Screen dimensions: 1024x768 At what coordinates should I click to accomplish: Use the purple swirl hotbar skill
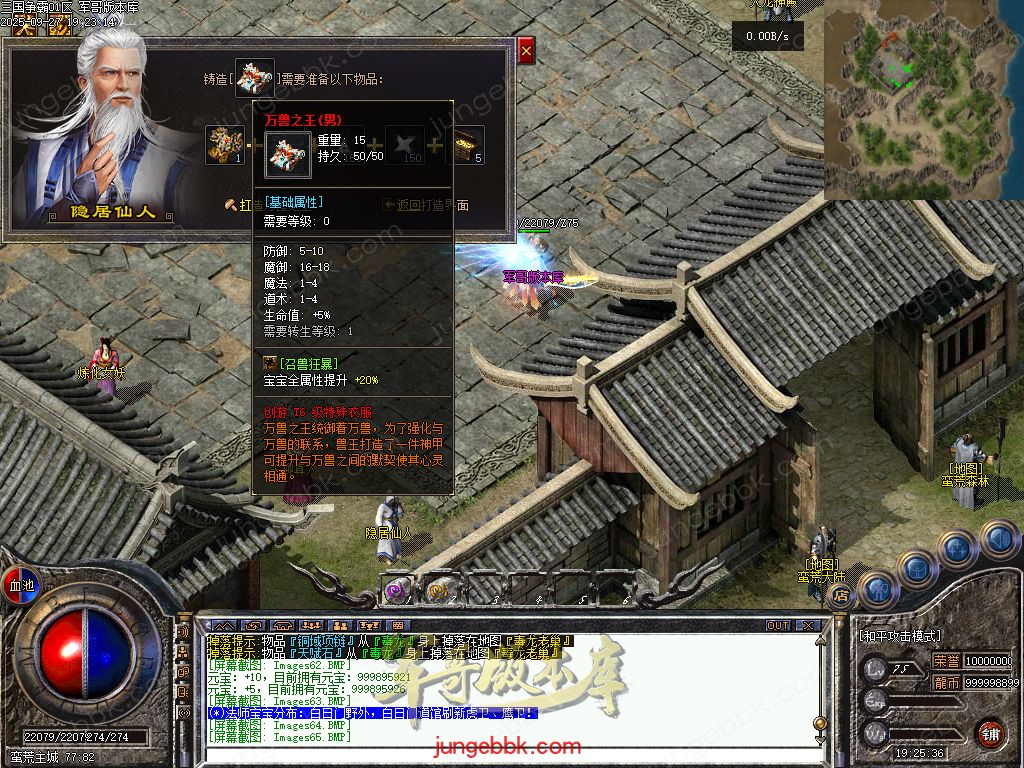(x=397, y=590)
